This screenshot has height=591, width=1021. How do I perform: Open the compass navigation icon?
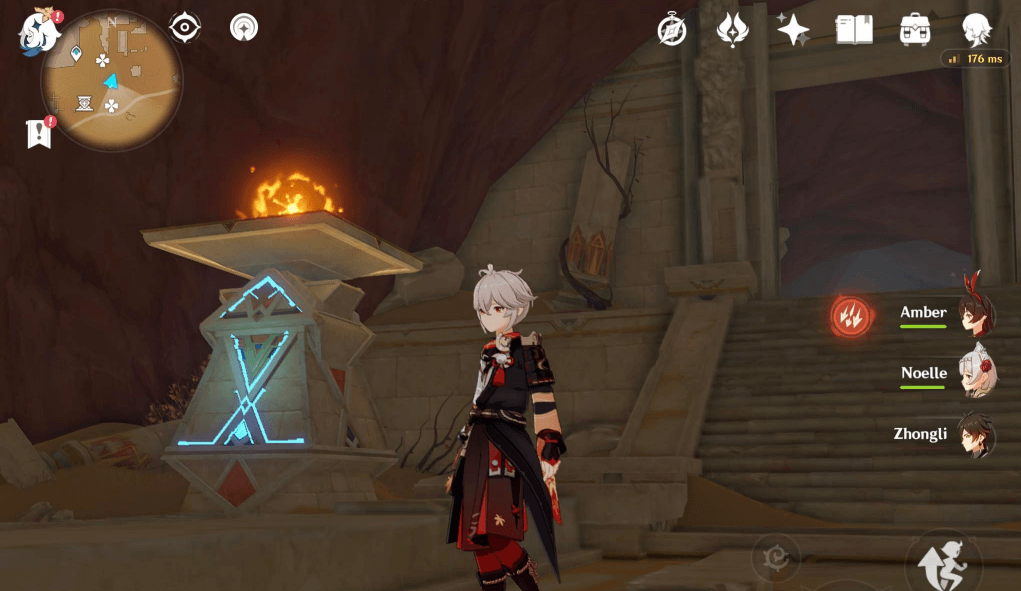(672, 30)
